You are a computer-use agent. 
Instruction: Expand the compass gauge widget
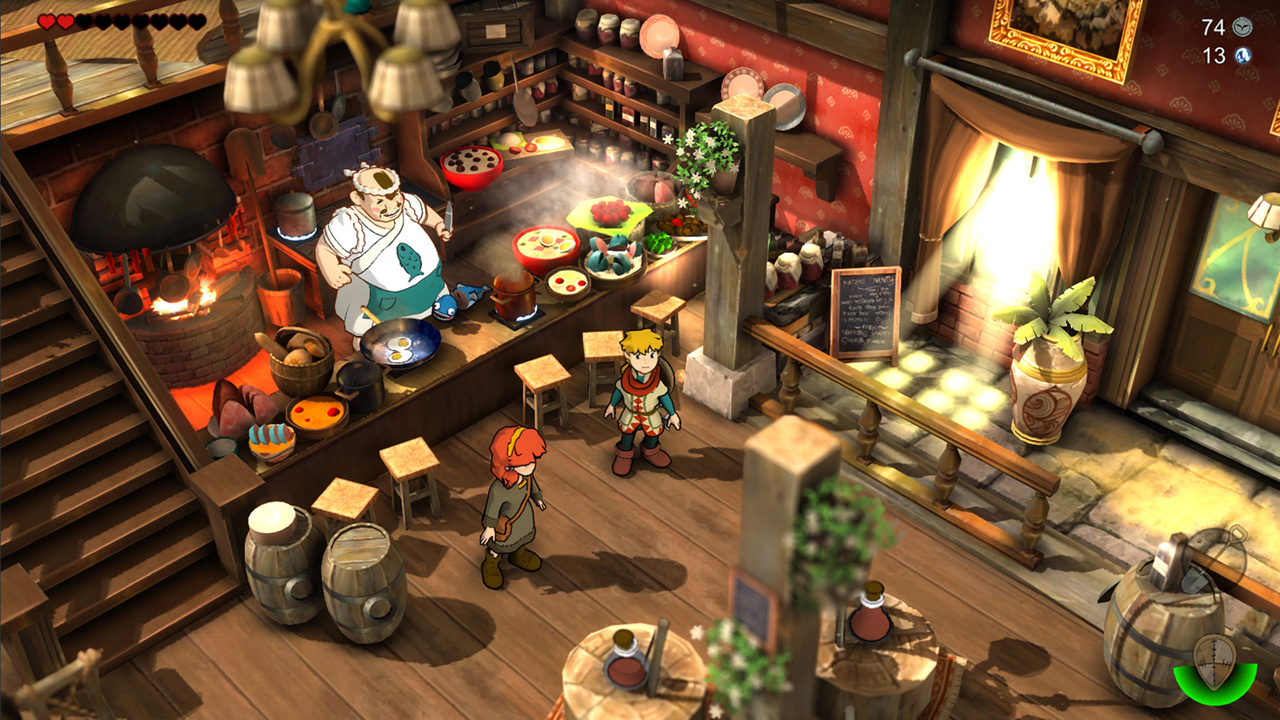(1213, 670)
